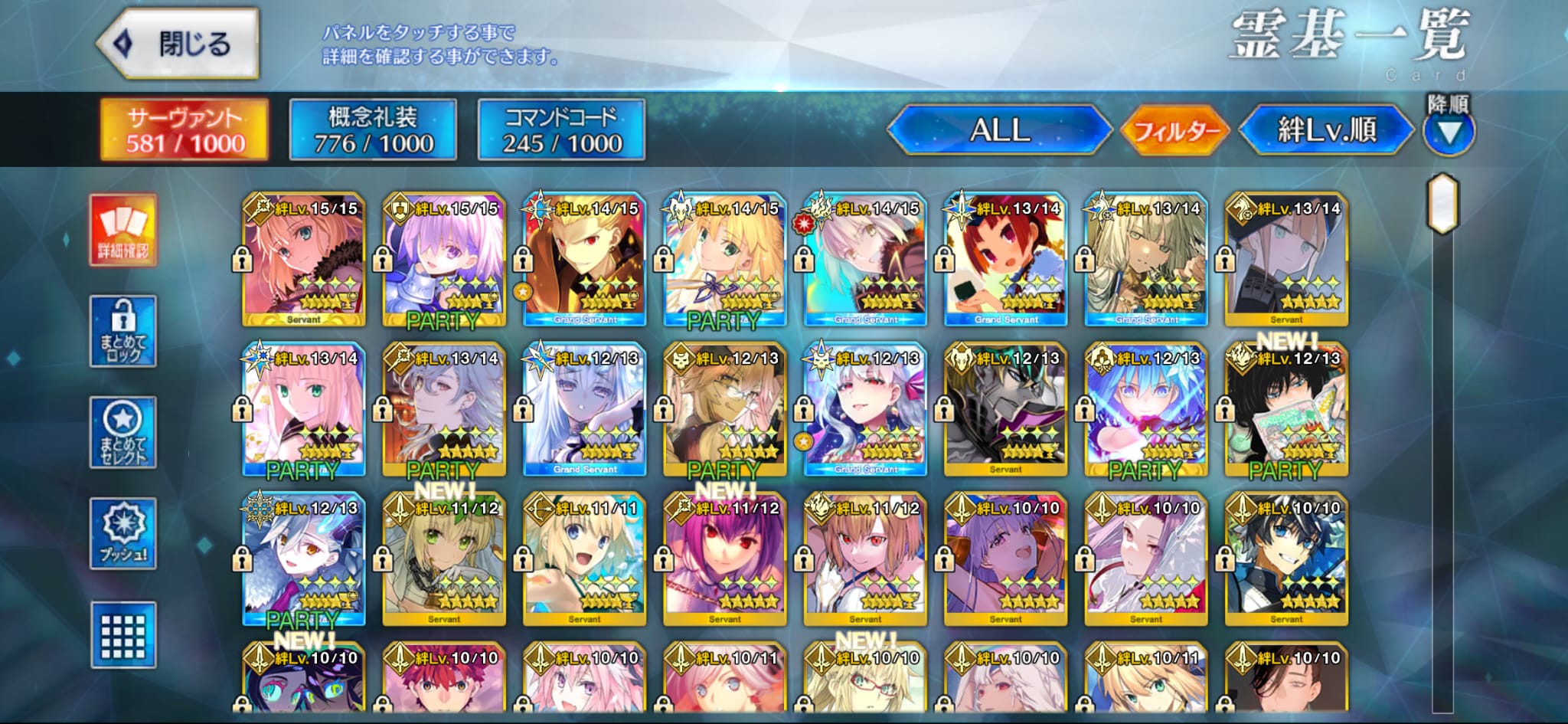Select the purple-haired red-eyed Scathach card
The height and width of the screenshot is (724, 1568).
click(x=725, y=559)
